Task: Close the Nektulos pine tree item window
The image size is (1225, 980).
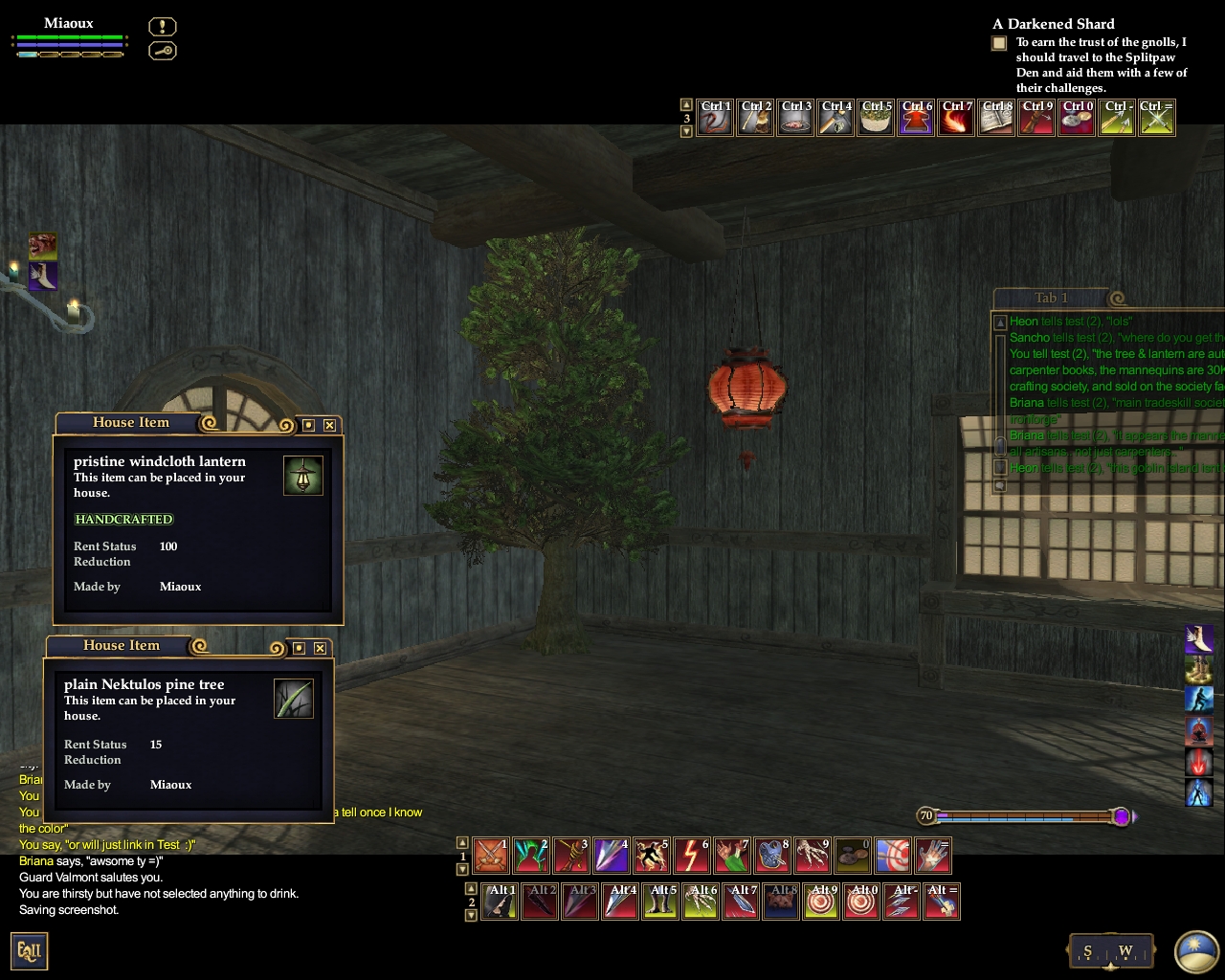Action: coord(320,648)
